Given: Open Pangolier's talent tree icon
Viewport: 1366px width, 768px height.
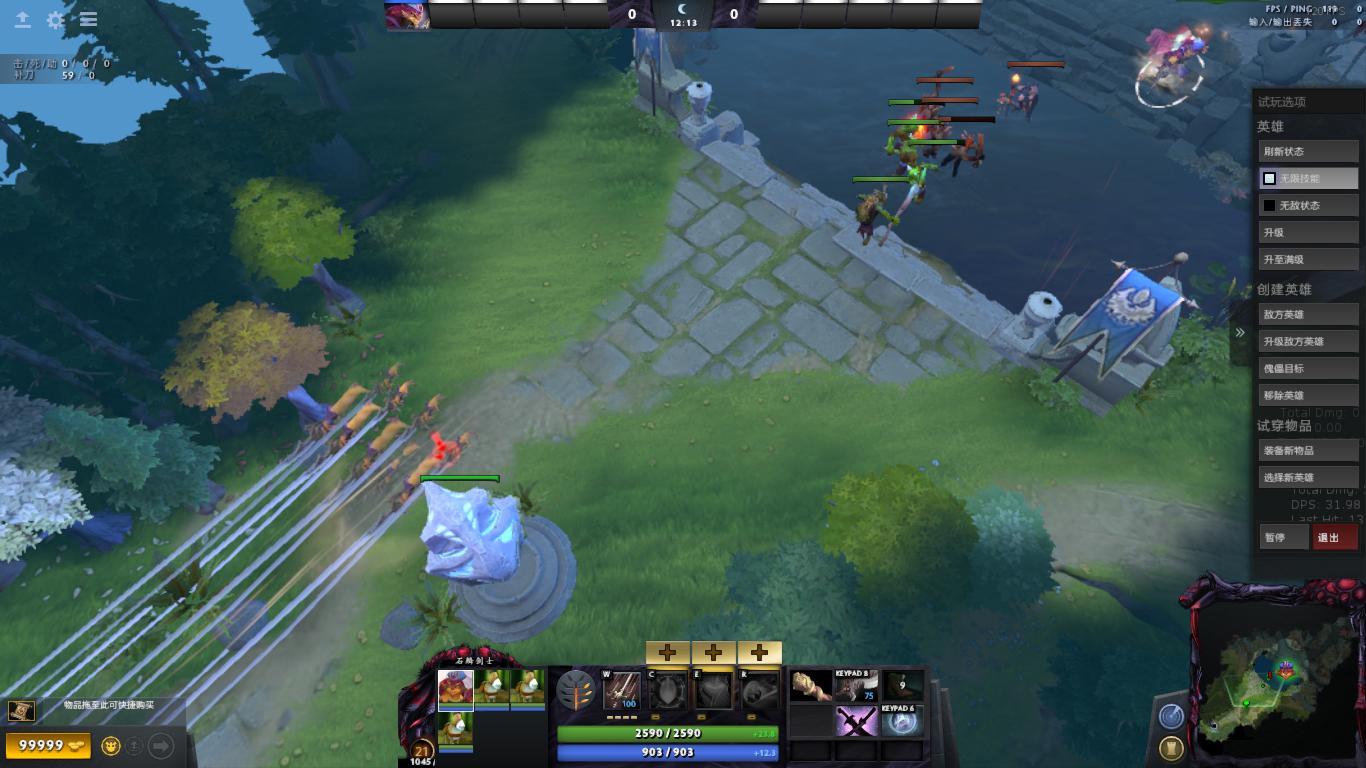Looking at the screenshot, I should click(x=575, y=690).
